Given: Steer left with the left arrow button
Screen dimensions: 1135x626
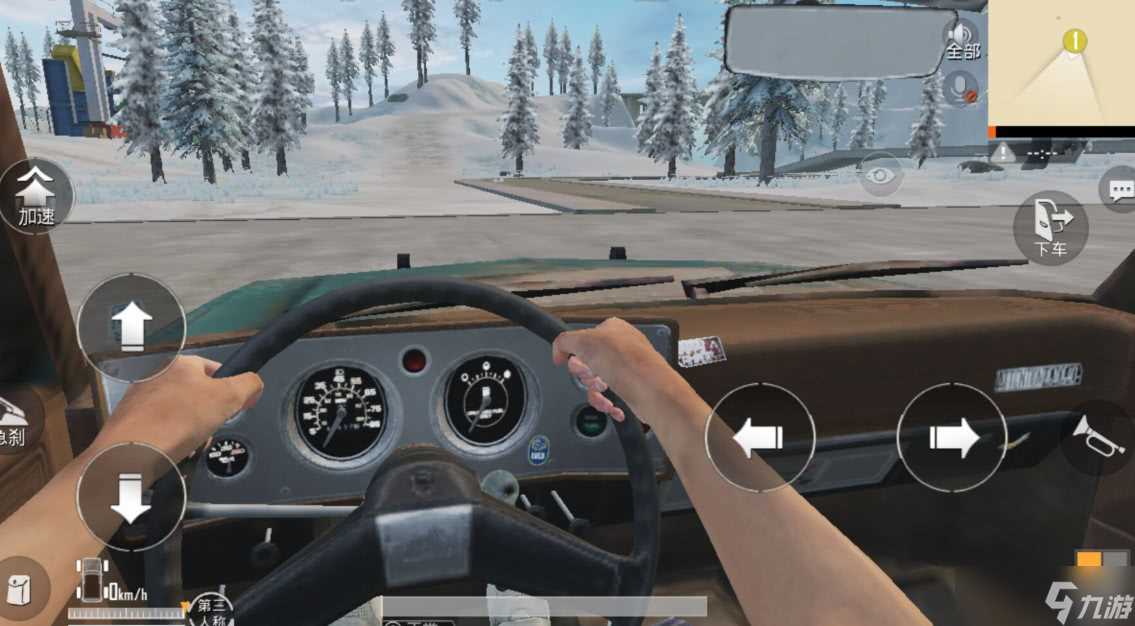Looking at the screenshot, I should [760, 438].
